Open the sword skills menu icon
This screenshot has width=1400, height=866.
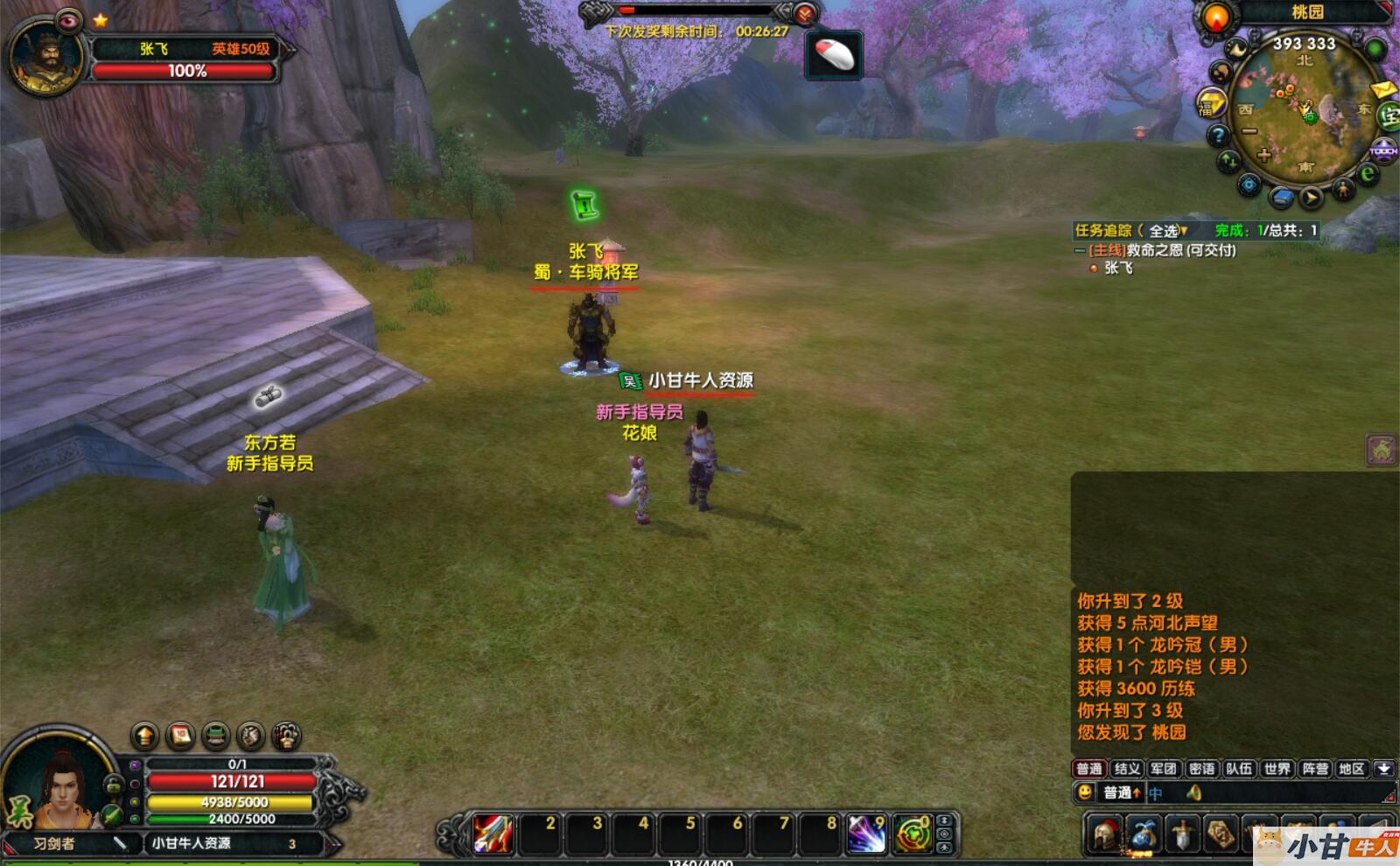(x=1182, y=833)
